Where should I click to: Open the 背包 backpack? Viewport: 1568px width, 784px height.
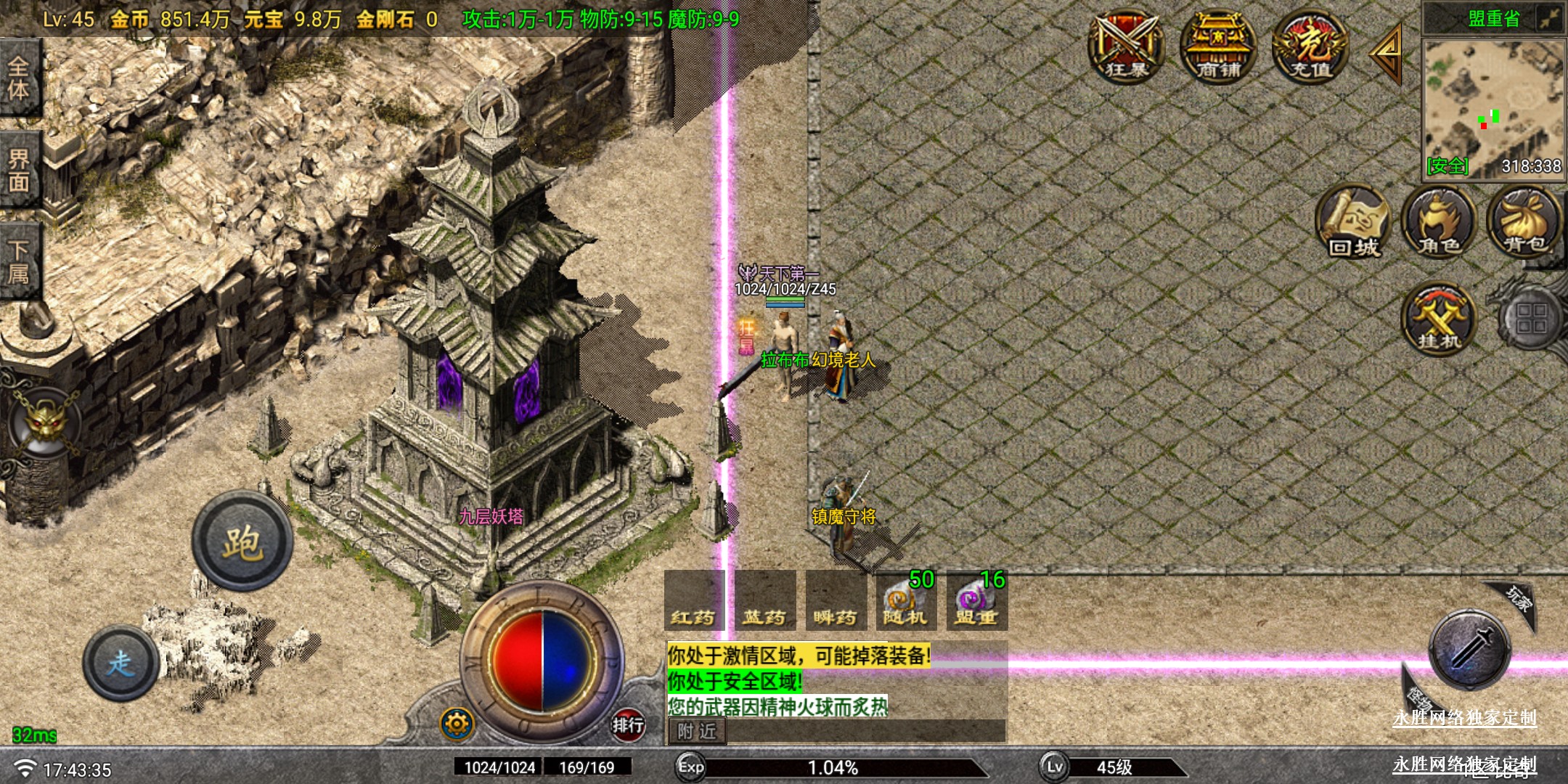click(1524, 221)
